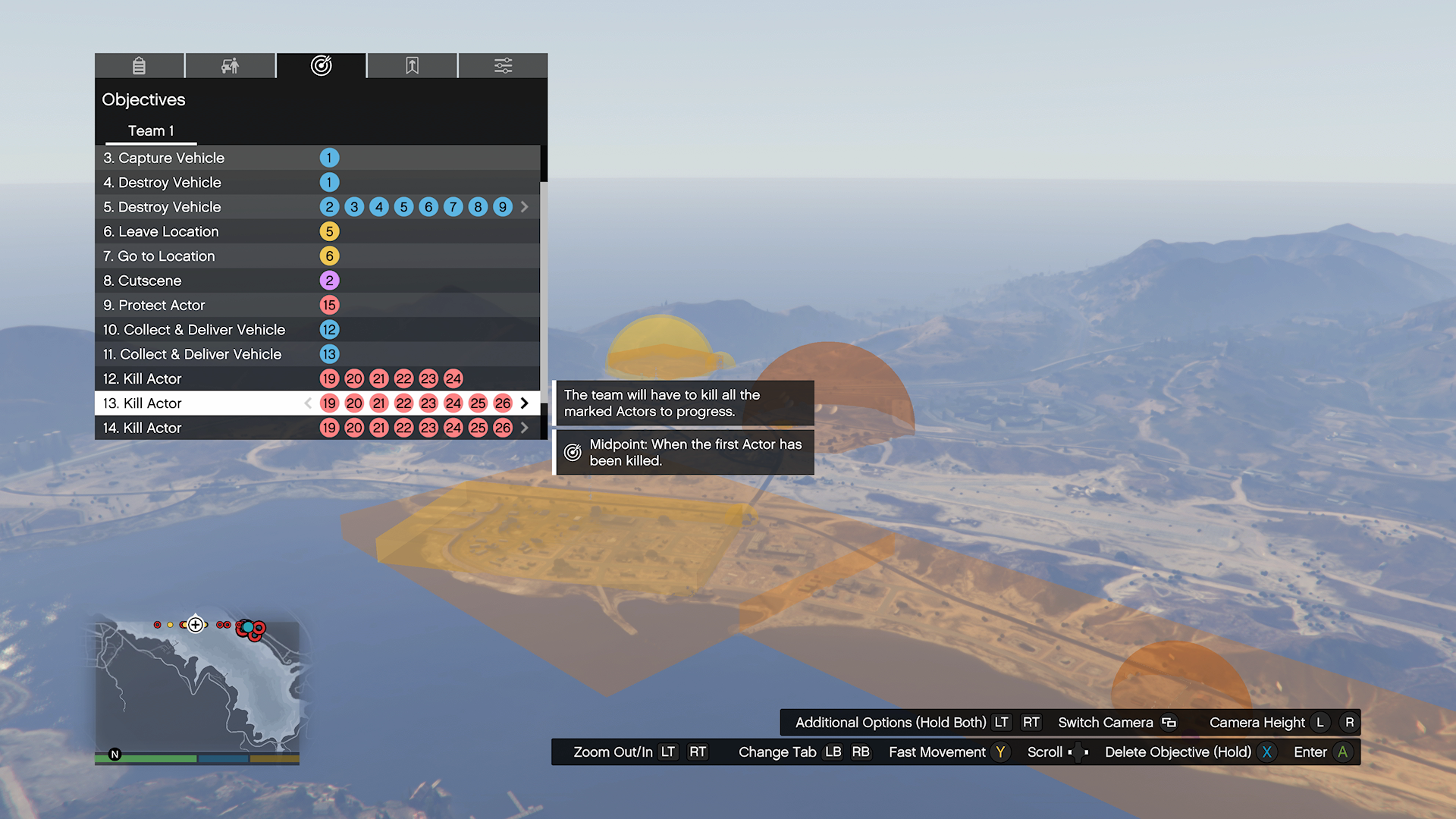1456x819 pixels.
Task: Select the Protect Actor objective
Action: (x=154, y=306)
